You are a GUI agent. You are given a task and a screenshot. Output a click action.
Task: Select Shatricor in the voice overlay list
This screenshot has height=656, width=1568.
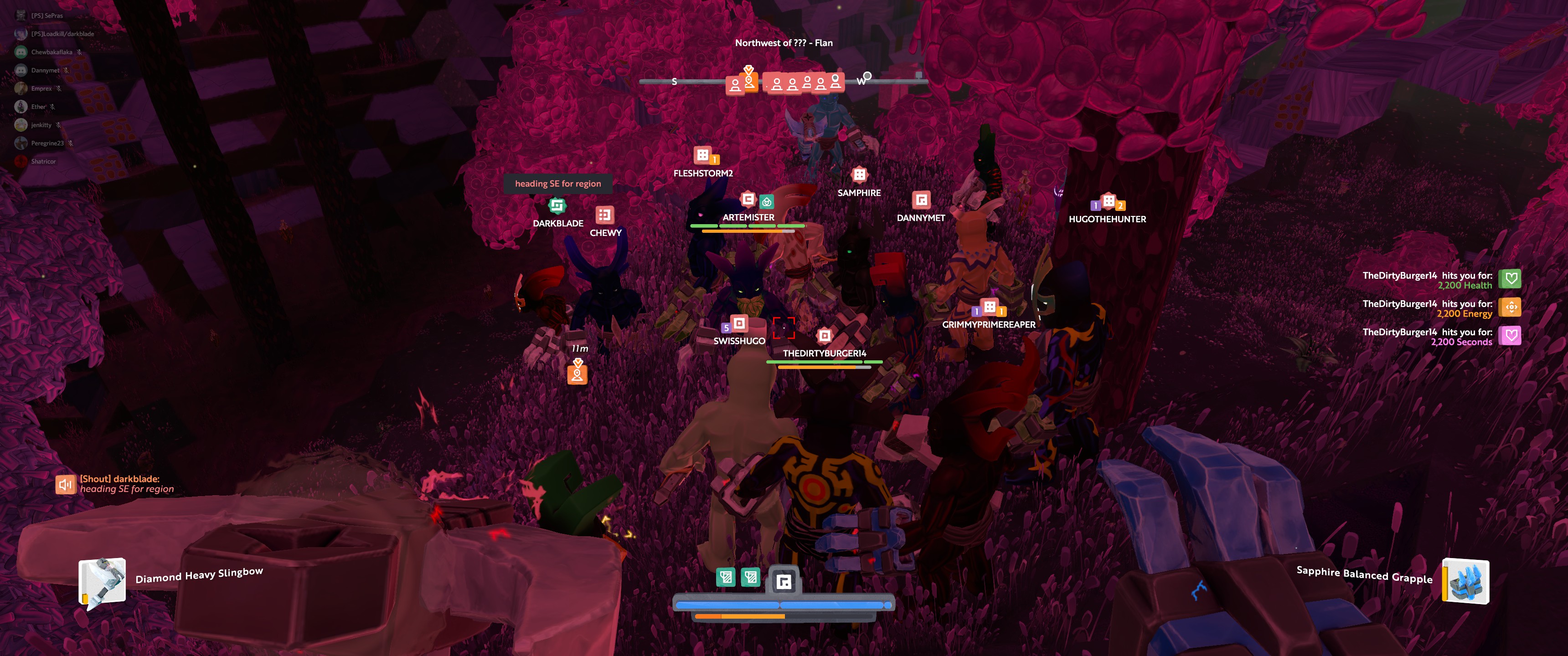pyautogui.click(x=43, y=162)
